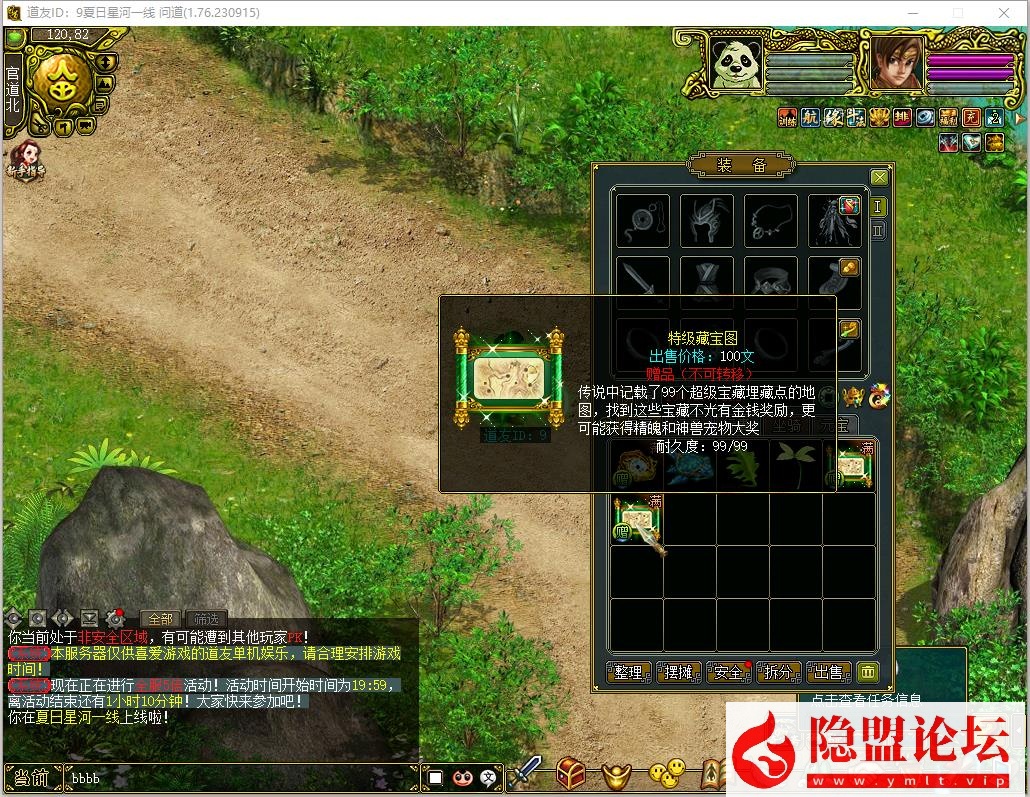Click the 整理 sort button
This screenshot has height=797, width=1030.
[628, 673]
